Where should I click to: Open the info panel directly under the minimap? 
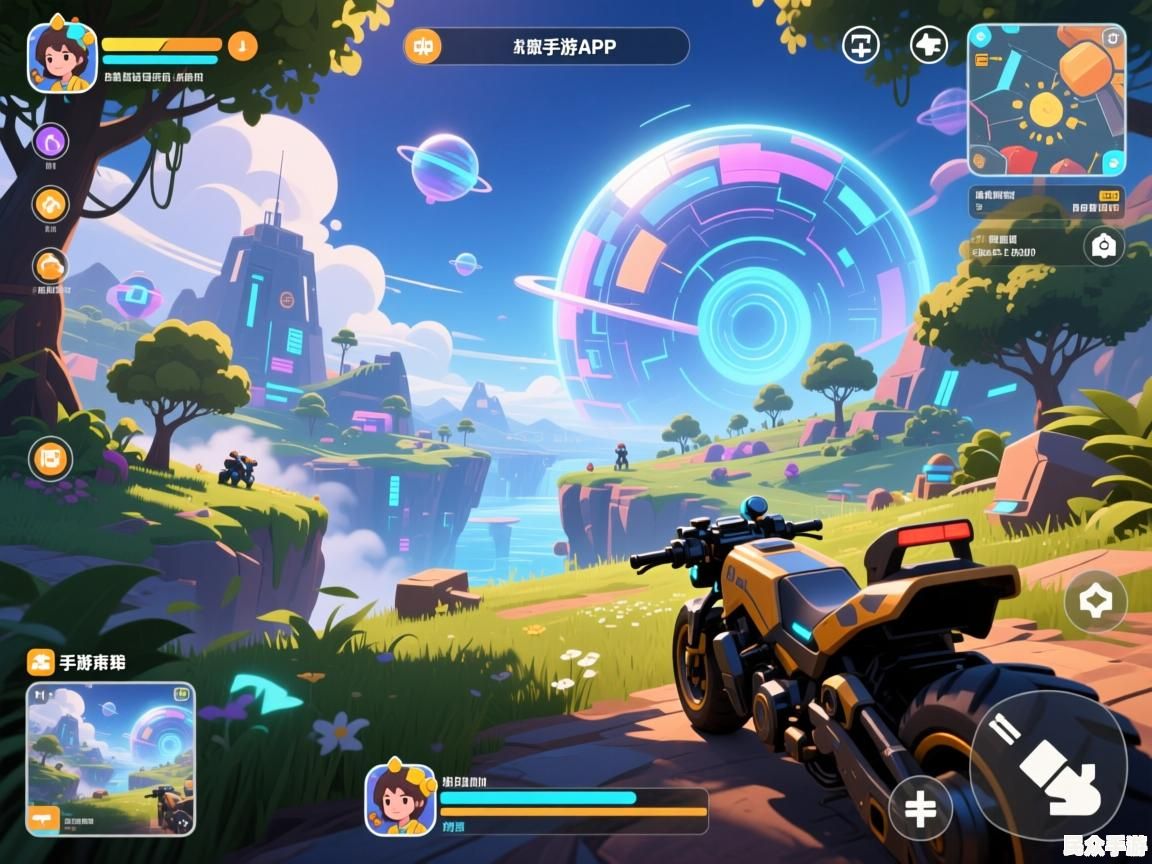click(x=1046, y=202)
